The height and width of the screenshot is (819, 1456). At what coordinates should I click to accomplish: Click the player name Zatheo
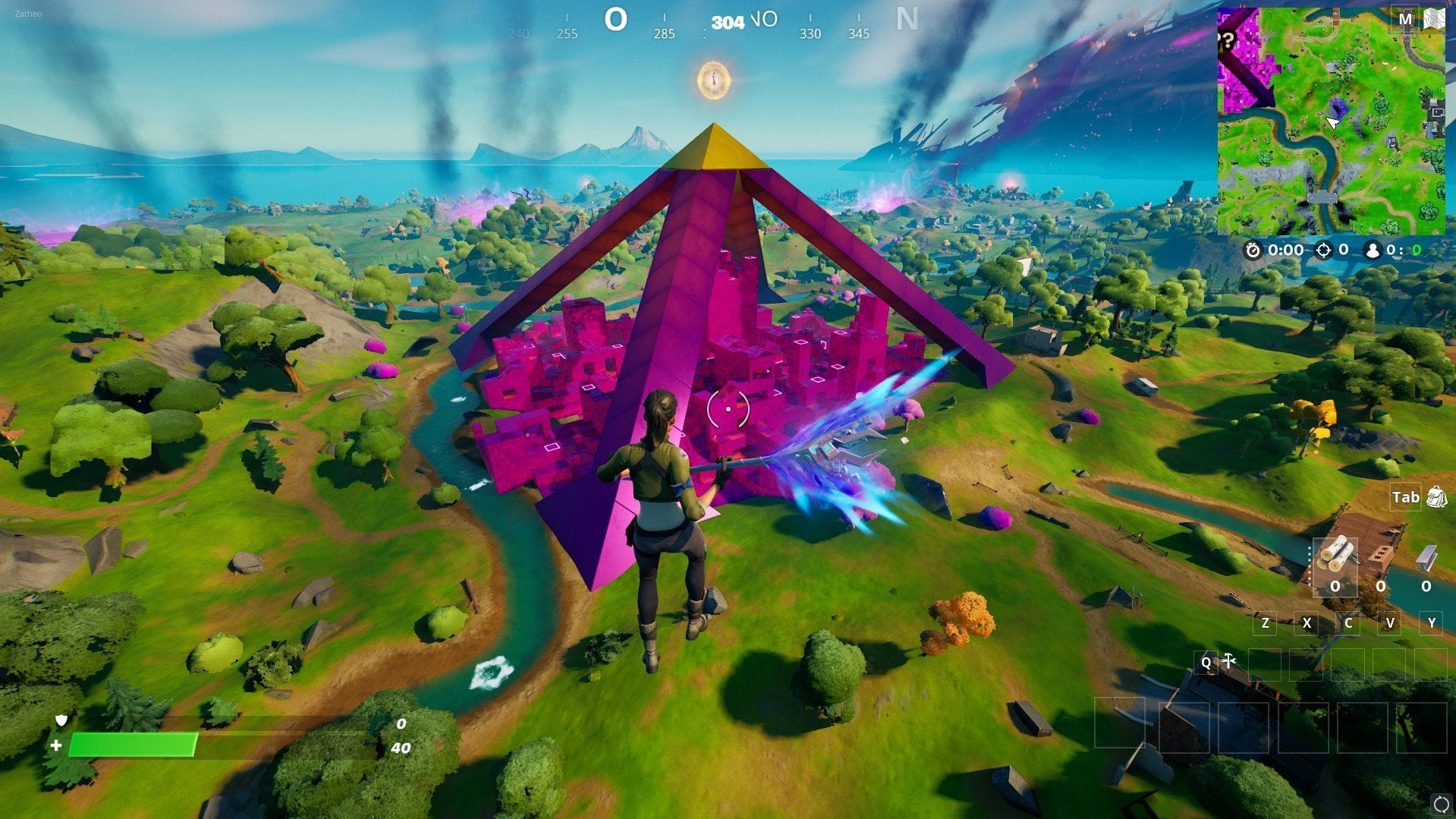point(27,13)
